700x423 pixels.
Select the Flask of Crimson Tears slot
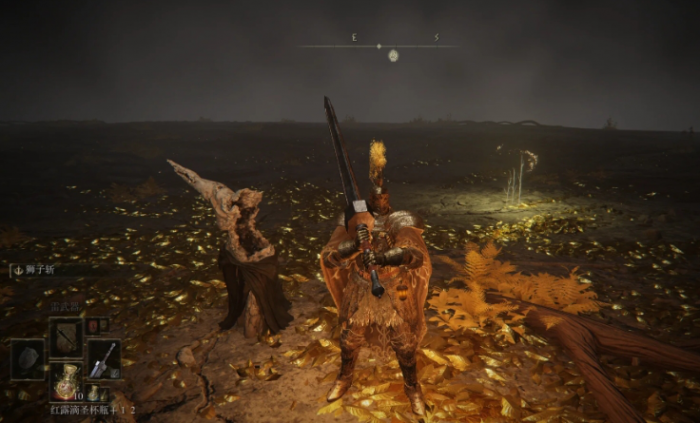[x=66, y=381]
